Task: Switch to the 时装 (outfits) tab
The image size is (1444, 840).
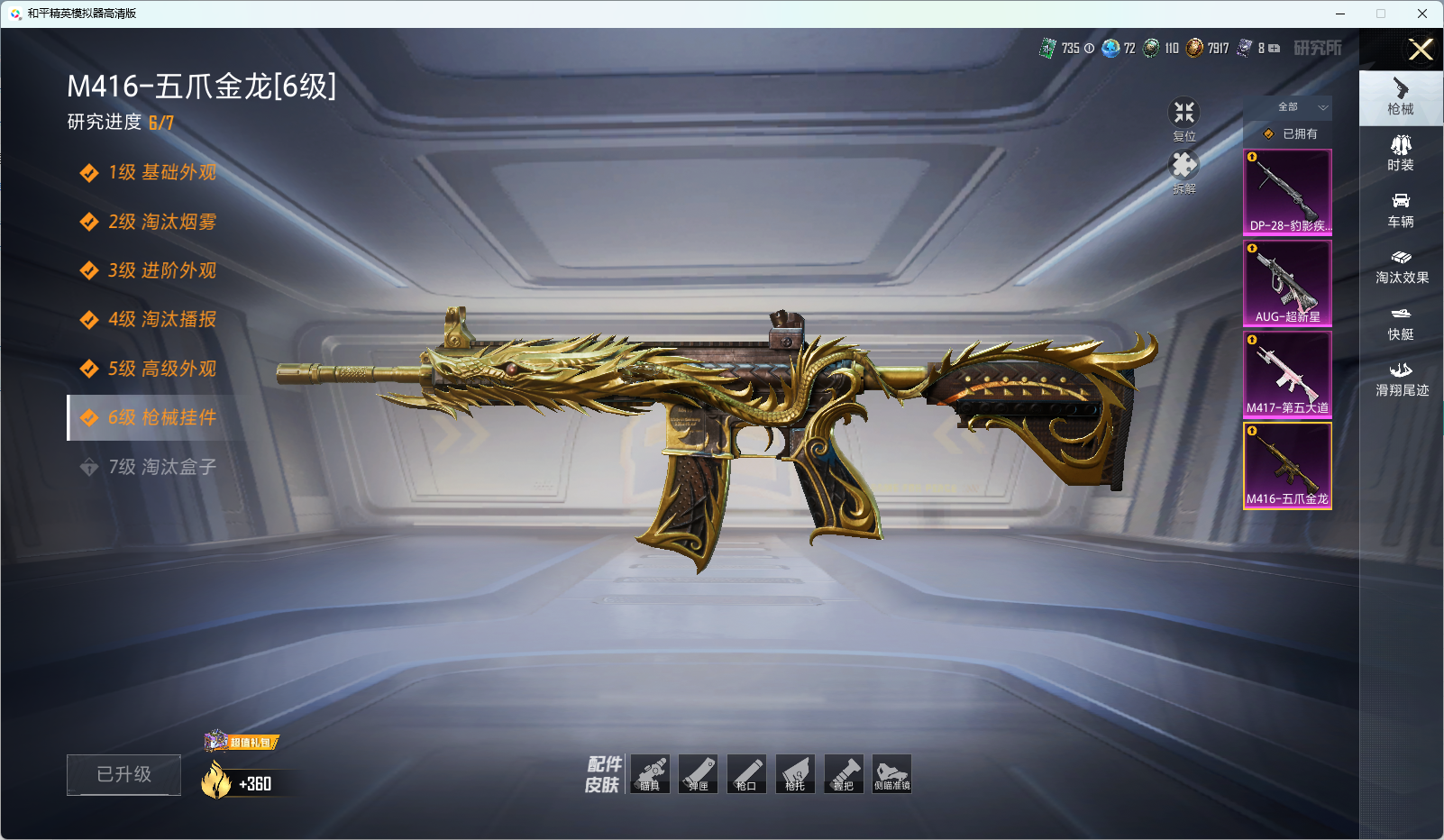Action: (x=1401, y=153)
